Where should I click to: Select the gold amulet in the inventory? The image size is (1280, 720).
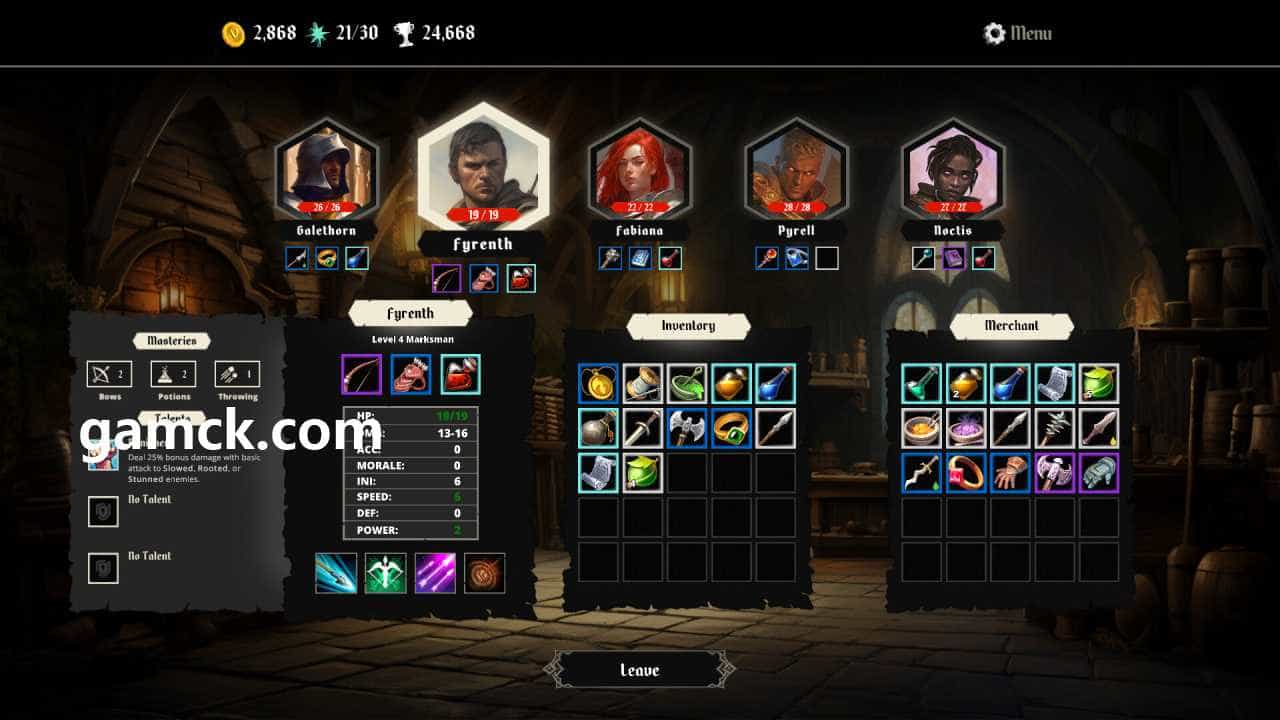[598, 383]
